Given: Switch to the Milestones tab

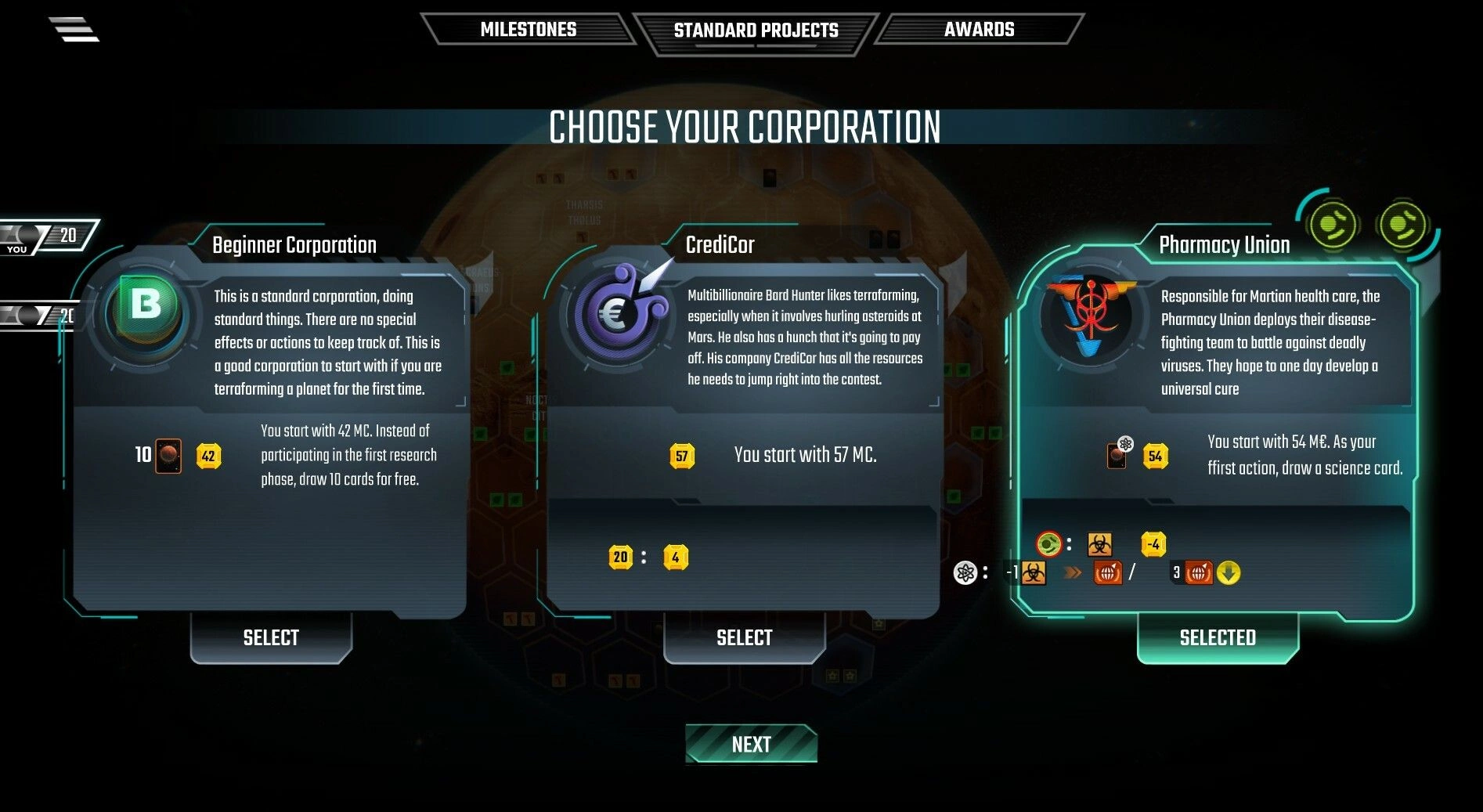Looking at the screenshot, I should (x=528, y=30).
